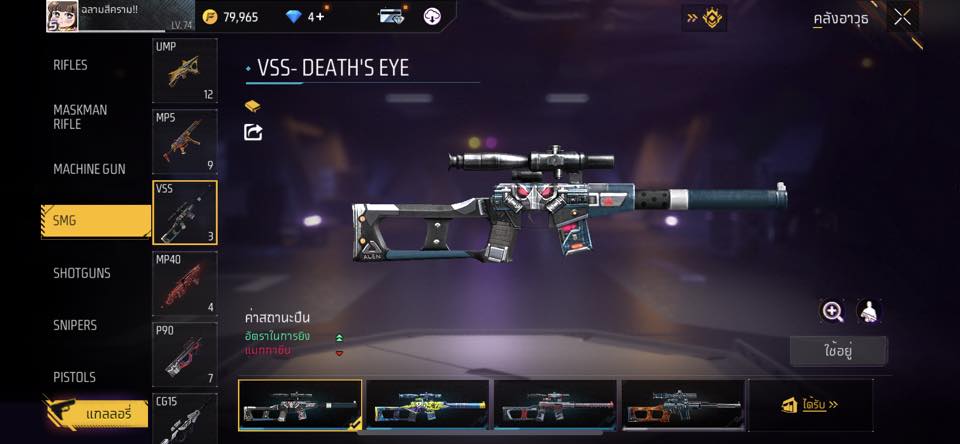Open the RIFLES weapon category
This screenshot has width=960, height=444.
coord(71,65)
